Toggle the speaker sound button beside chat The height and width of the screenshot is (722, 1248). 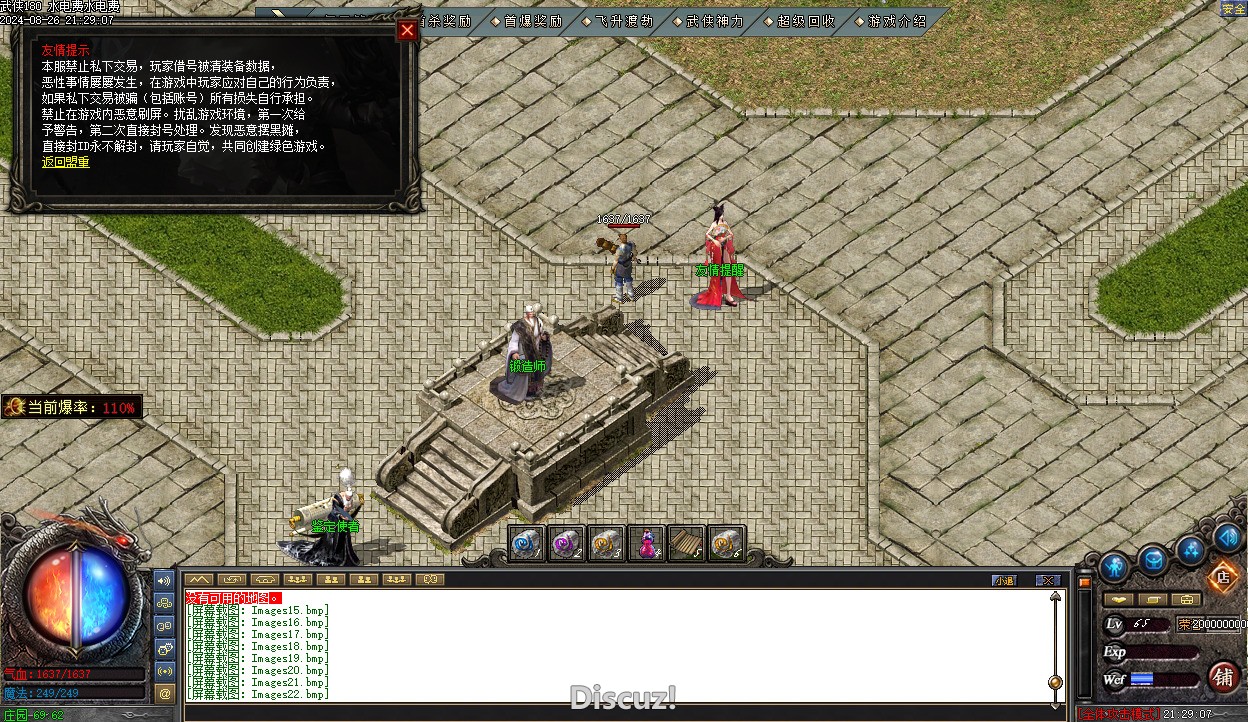point(165,580)
